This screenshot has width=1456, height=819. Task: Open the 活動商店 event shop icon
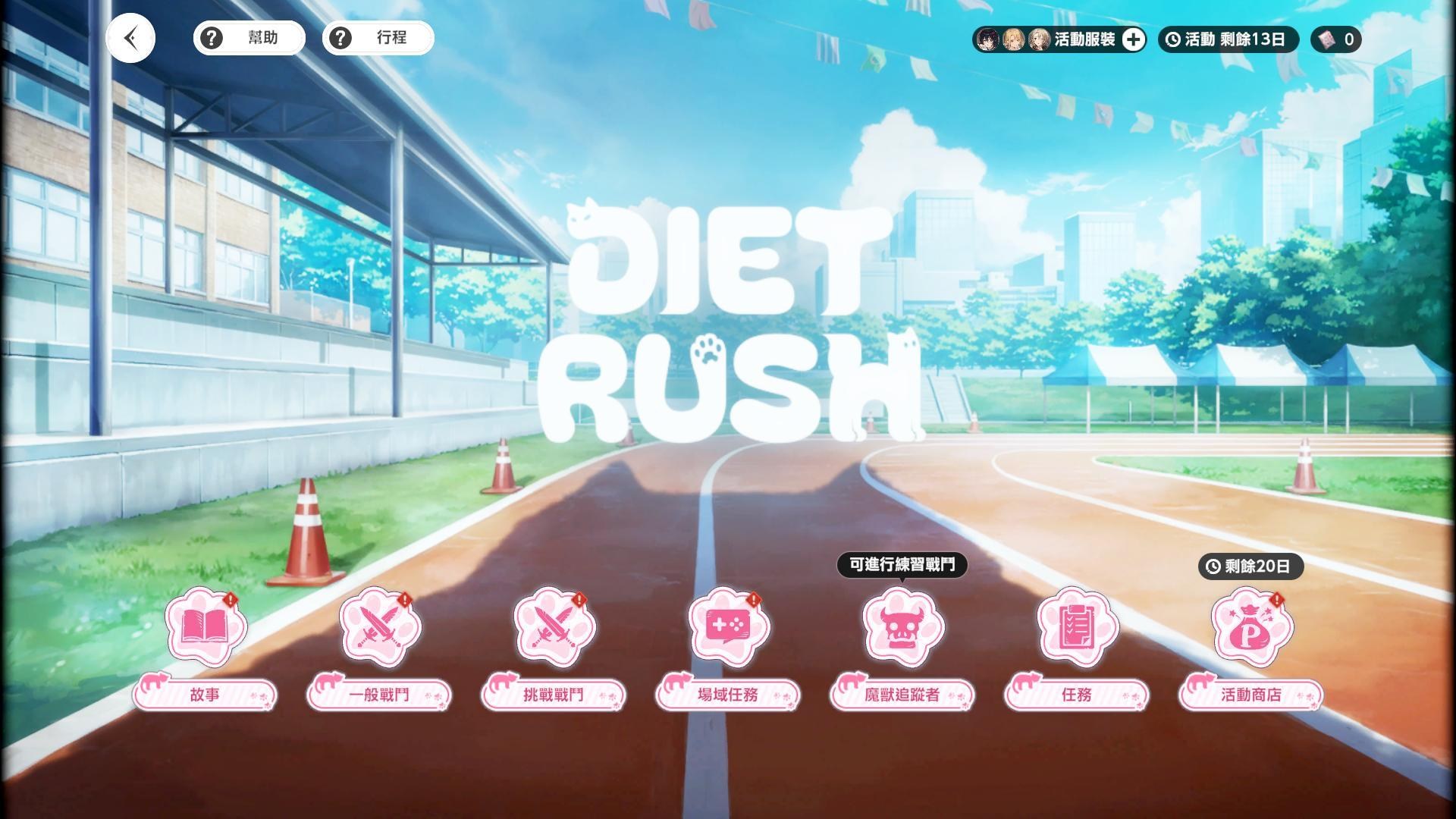(1250, 629)
